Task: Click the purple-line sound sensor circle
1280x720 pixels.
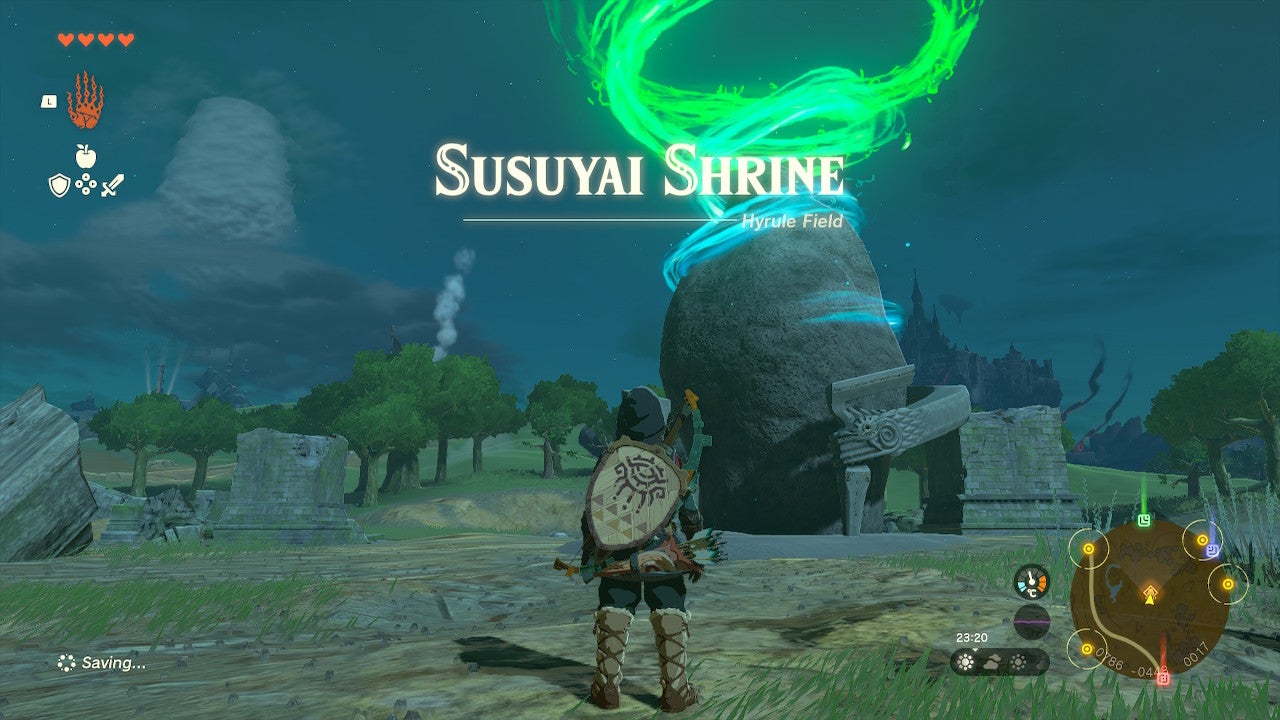Action: click(x=1031, y=620)
